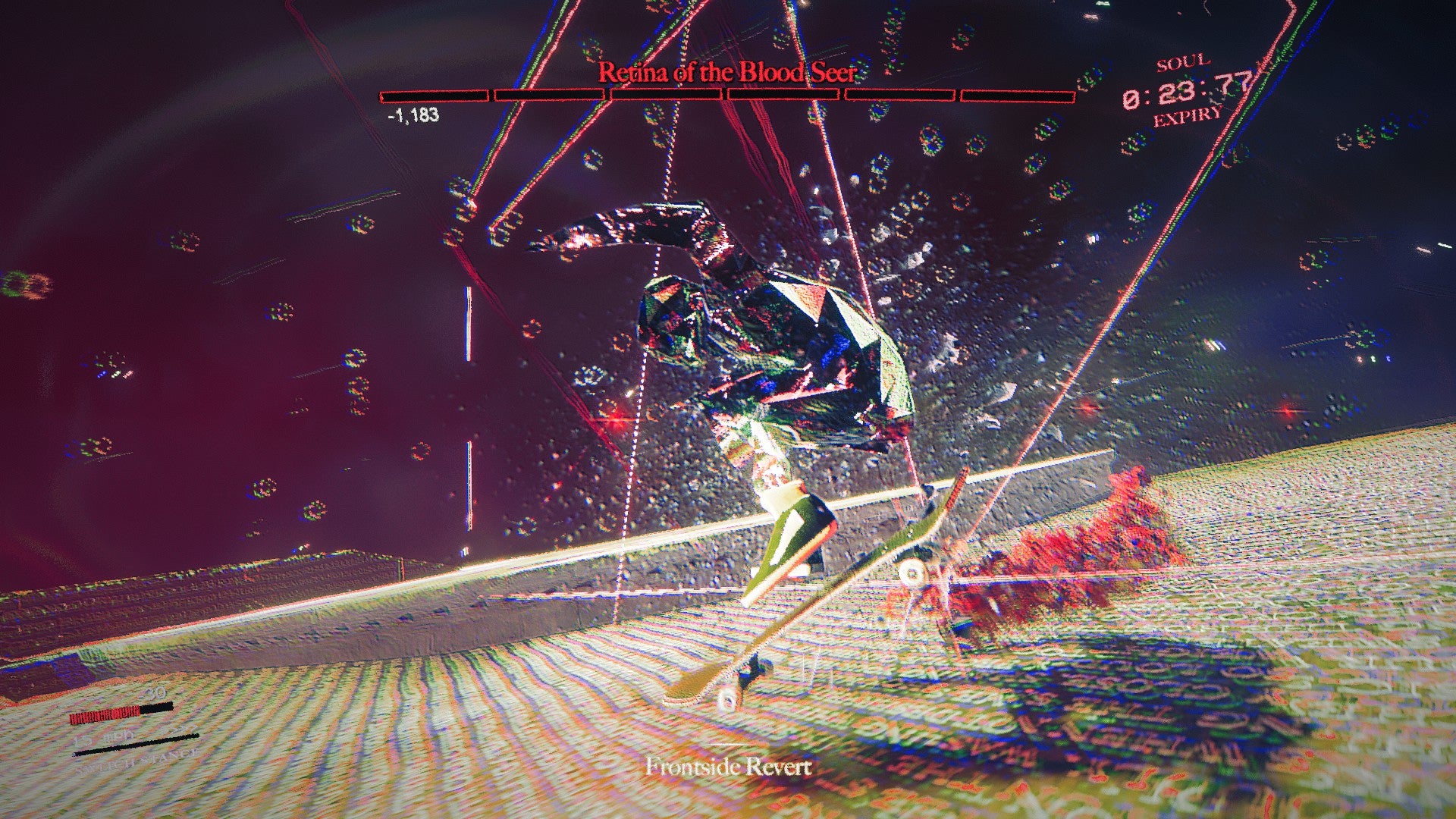Click the black balance bar segment
This screenshot has height=819, width=1456.
(157, 708)
